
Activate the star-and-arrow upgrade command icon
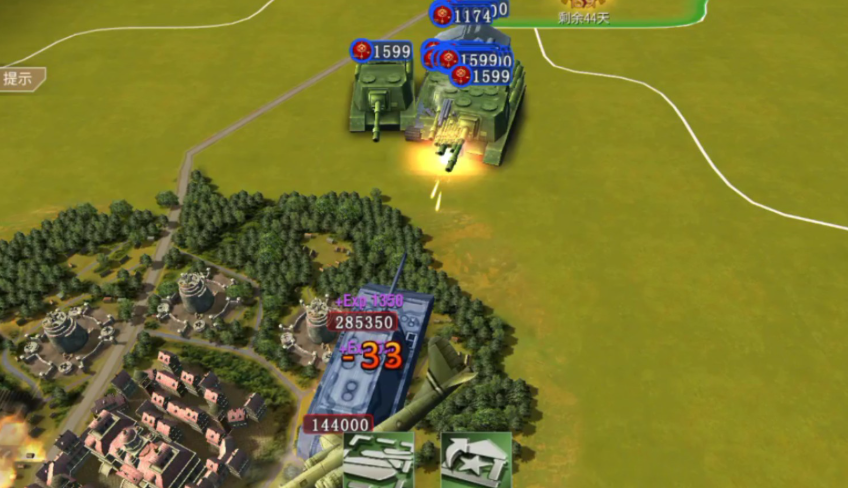pos(476,461)
